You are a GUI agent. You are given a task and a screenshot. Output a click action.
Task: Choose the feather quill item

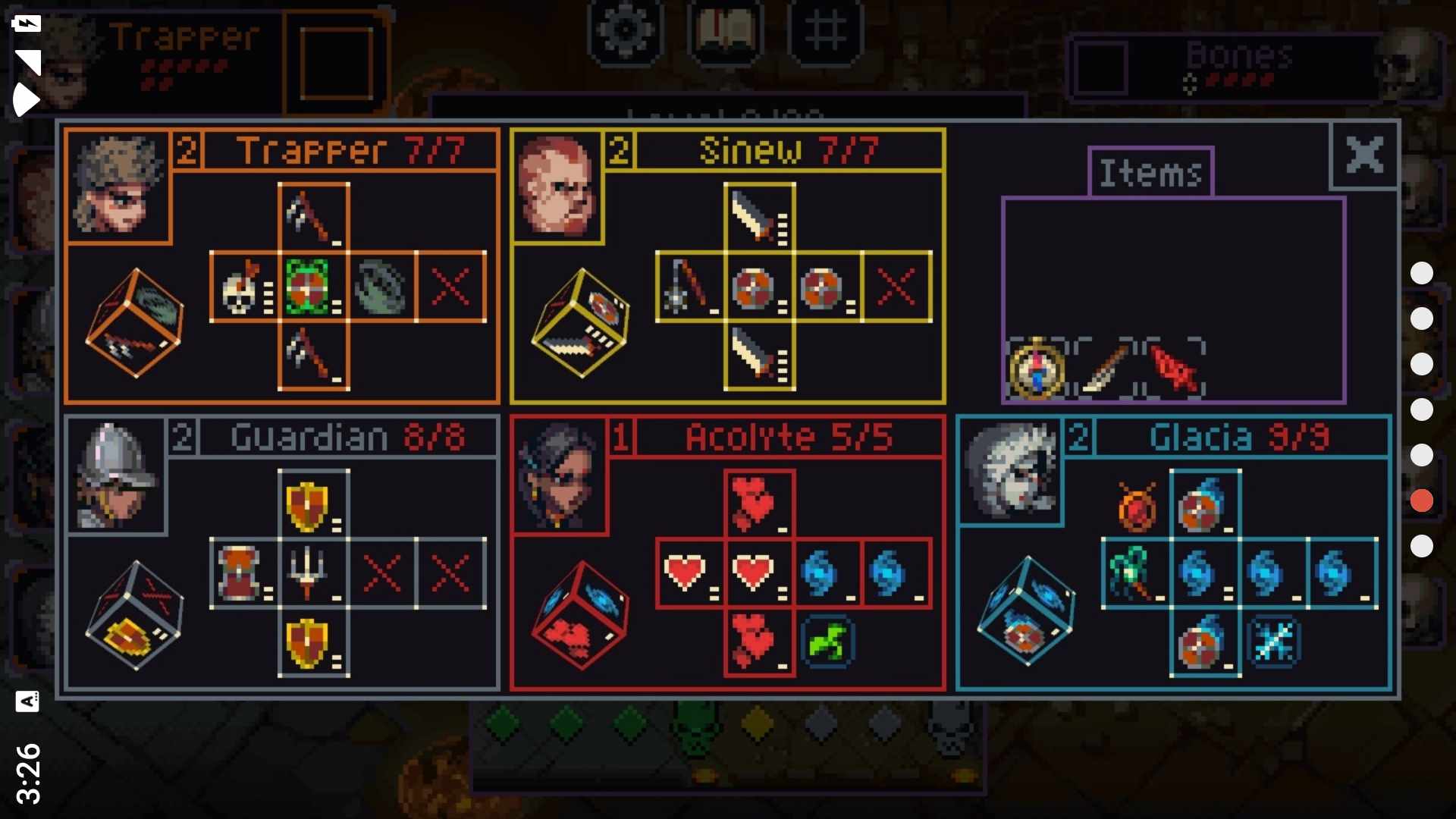[x=1104, y=369]
